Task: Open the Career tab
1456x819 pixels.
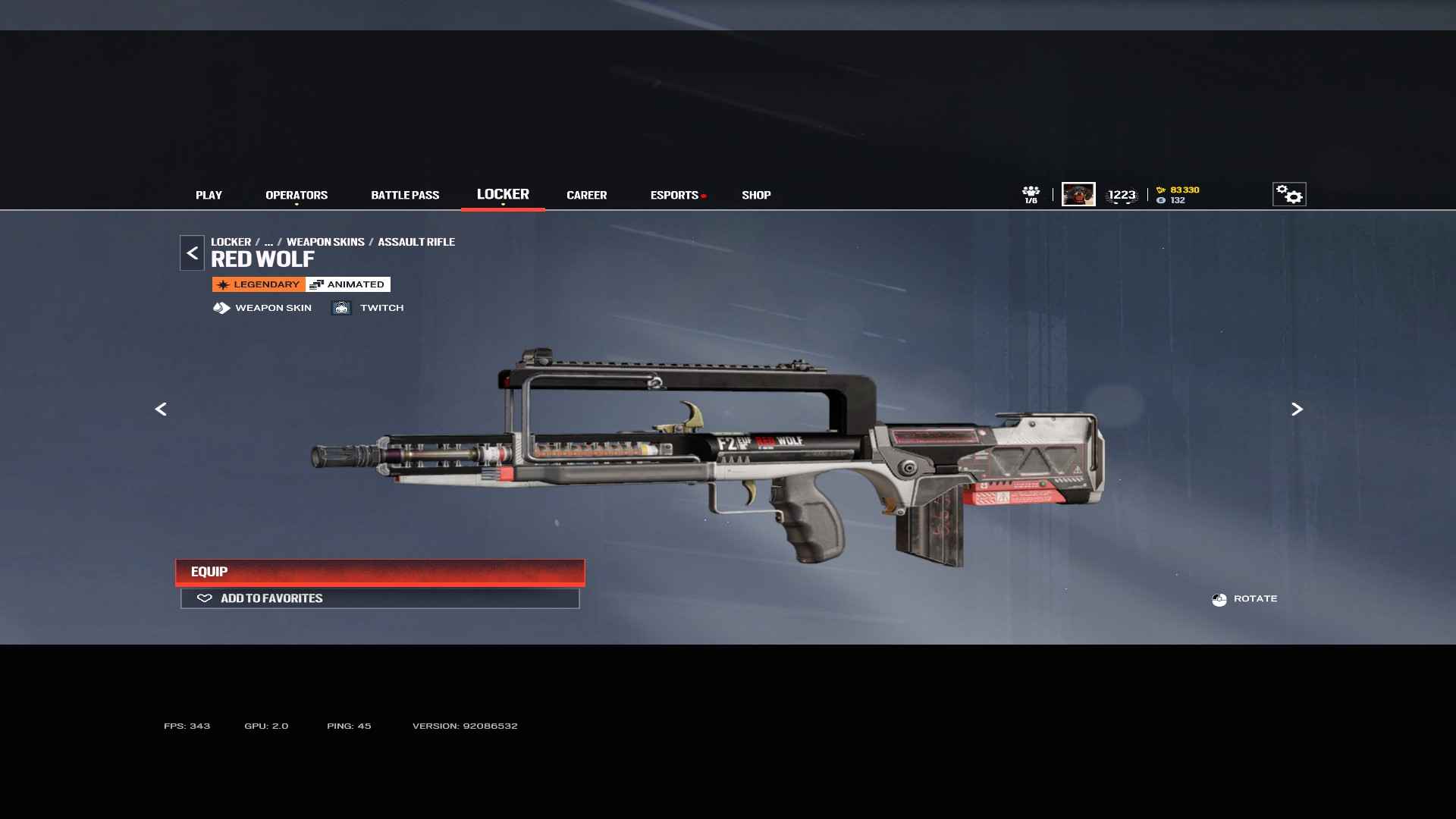Action: pyautogui.click(x=586, y=195)
